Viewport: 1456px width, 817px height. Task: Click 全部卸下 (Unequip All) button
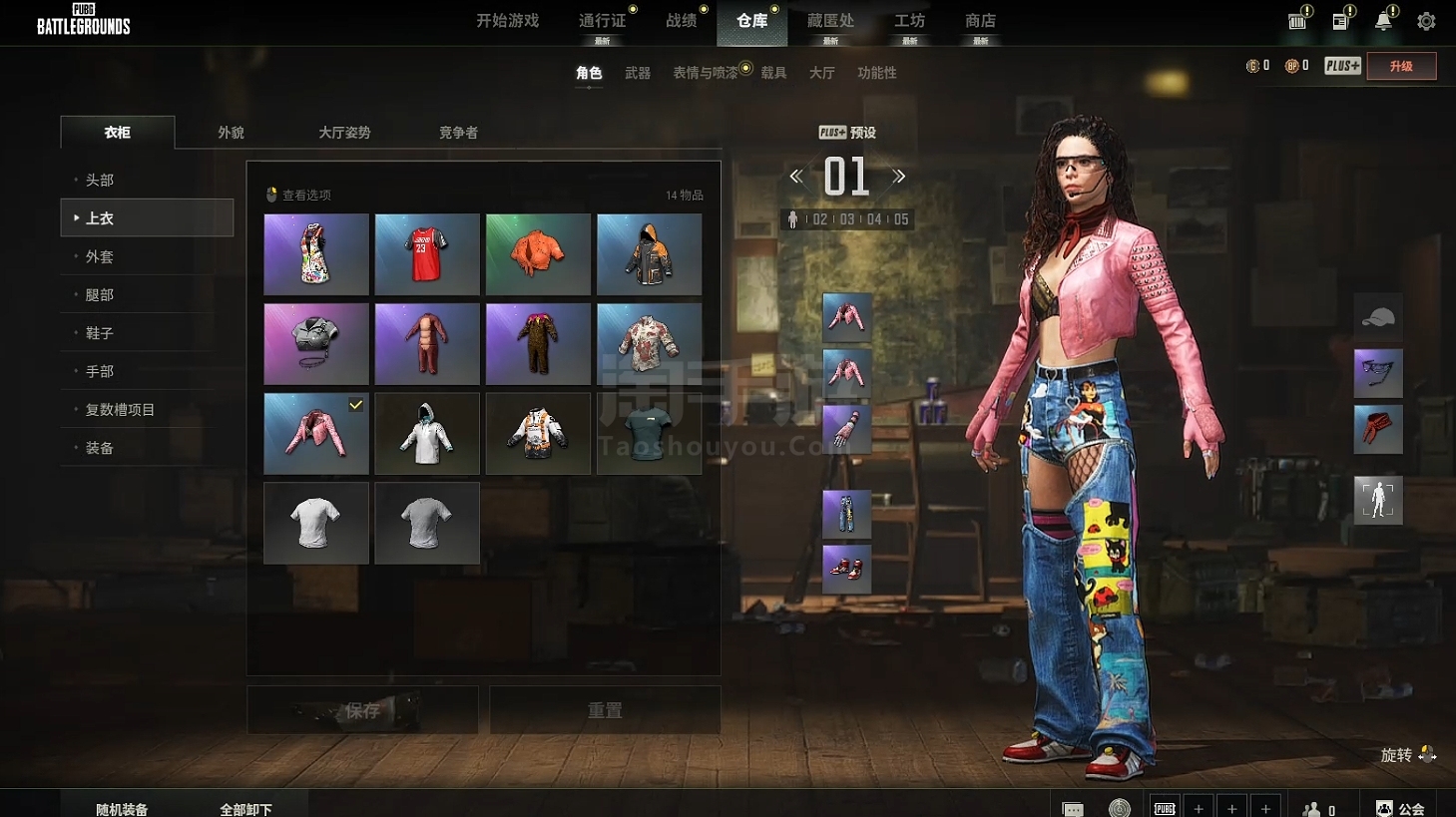tap(245, 809)
